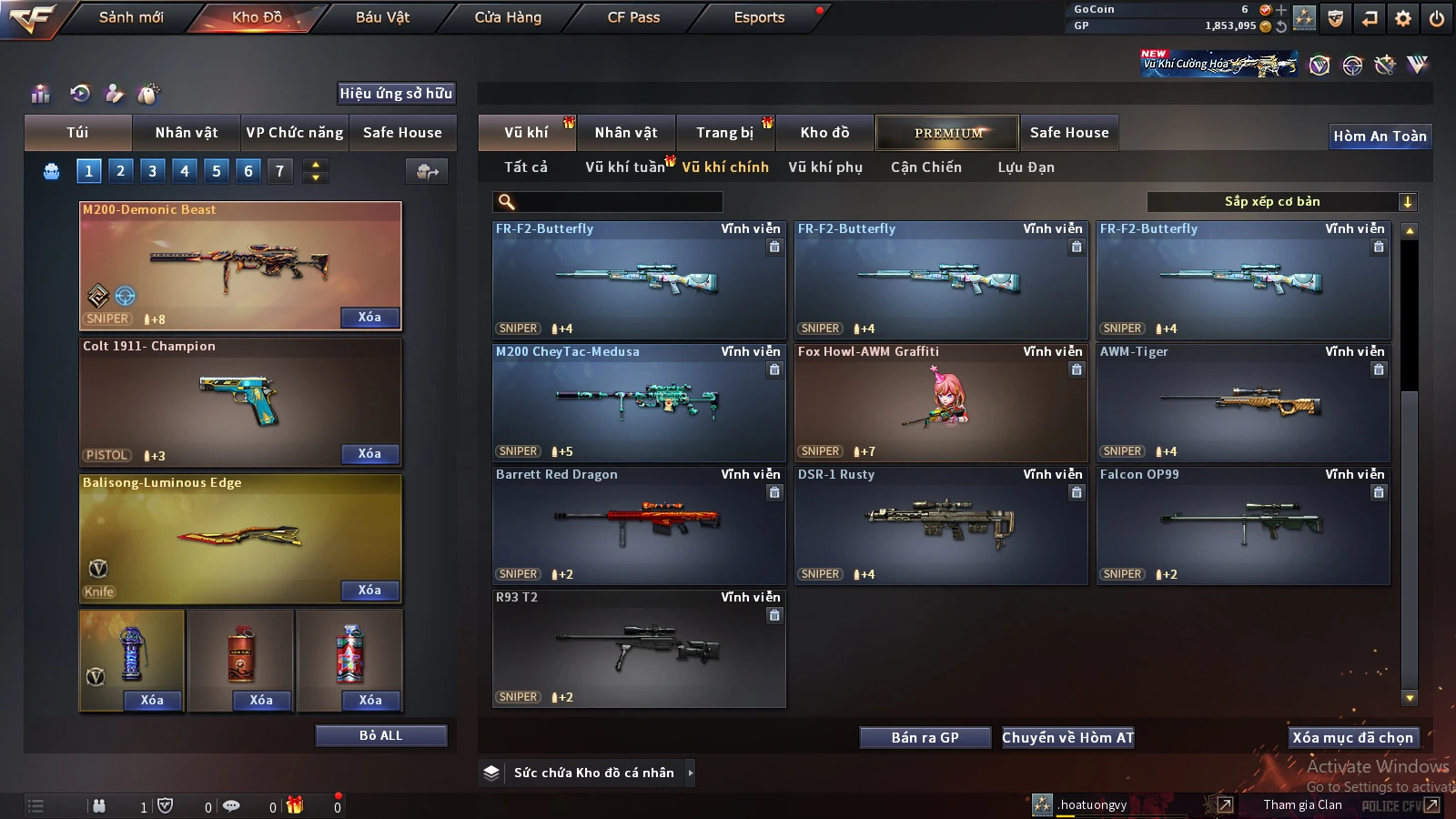
Task: Open the CF Pass menu
Action: [633, 17]
